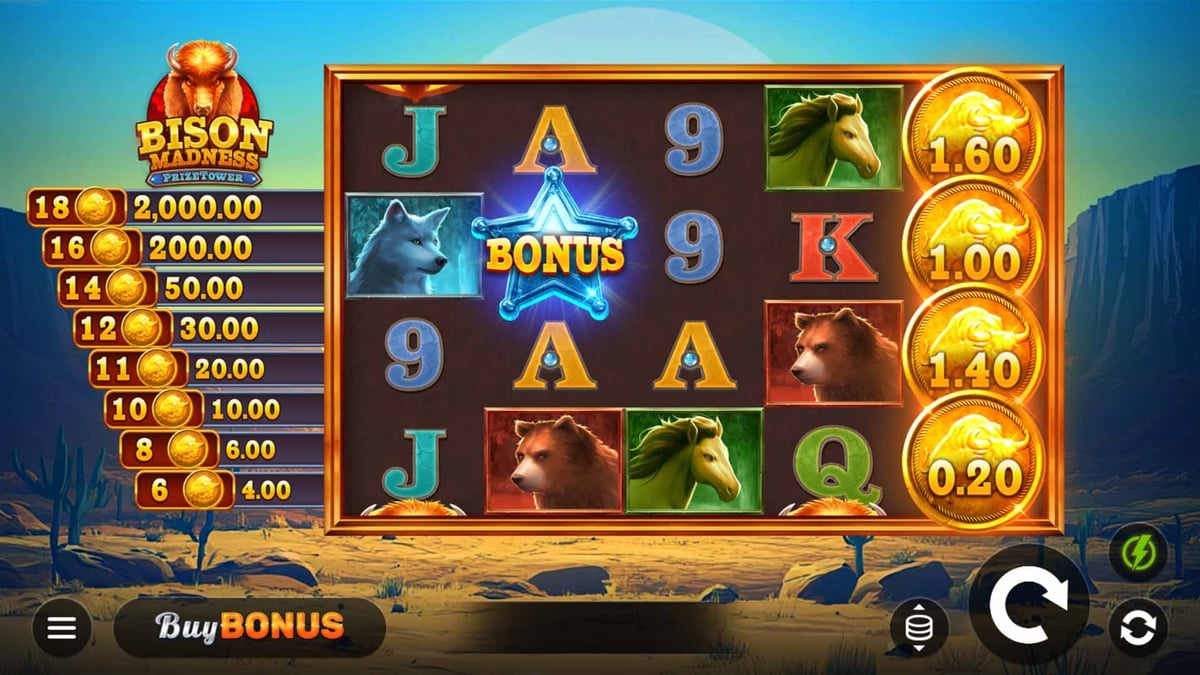Image resolution: width=1200 pixels, height=675 pixels.
Task: Open the Buy Bonus feature
Action: tap(250, 627)
